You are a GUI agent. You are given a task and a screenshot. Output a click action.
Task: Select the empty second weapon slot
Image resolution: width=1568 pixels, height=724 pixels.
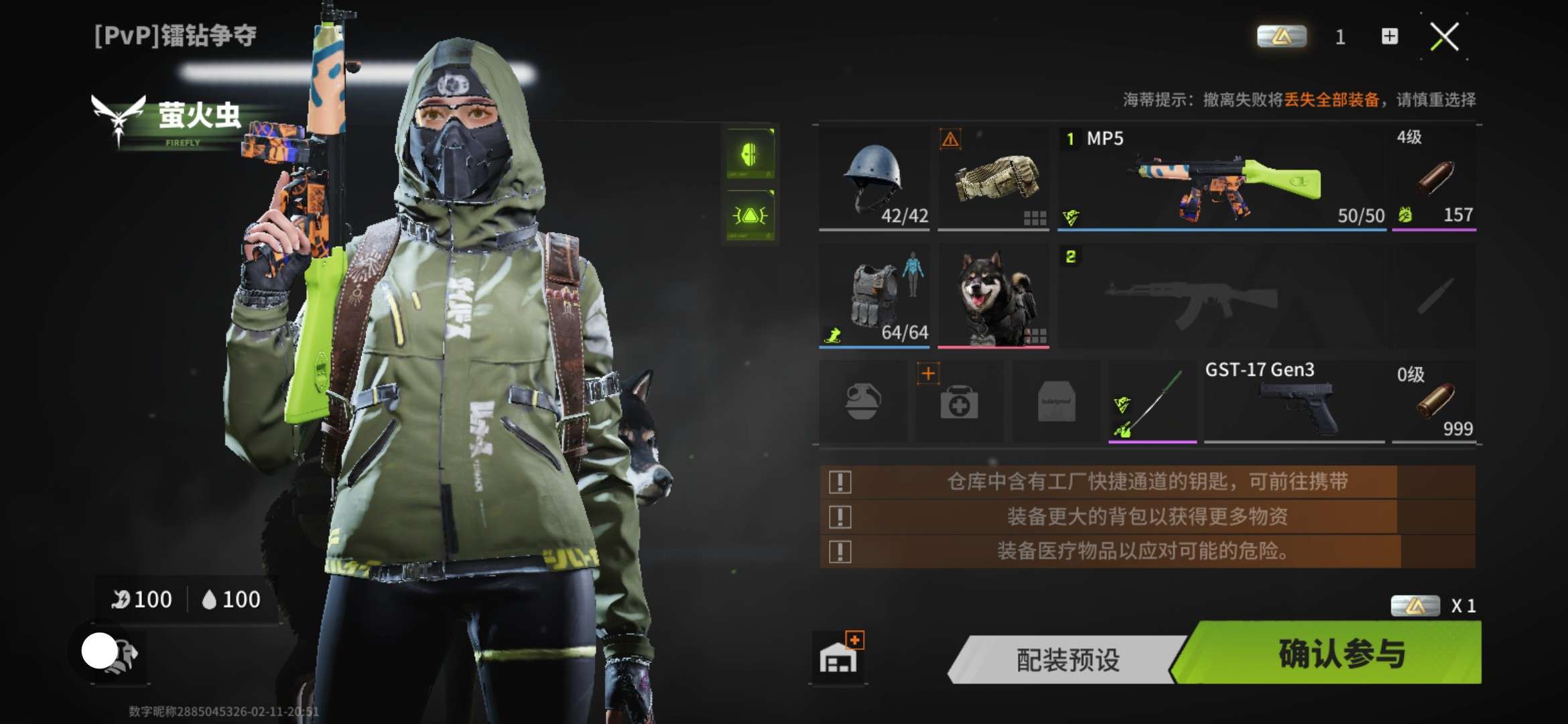point(1222,296)
